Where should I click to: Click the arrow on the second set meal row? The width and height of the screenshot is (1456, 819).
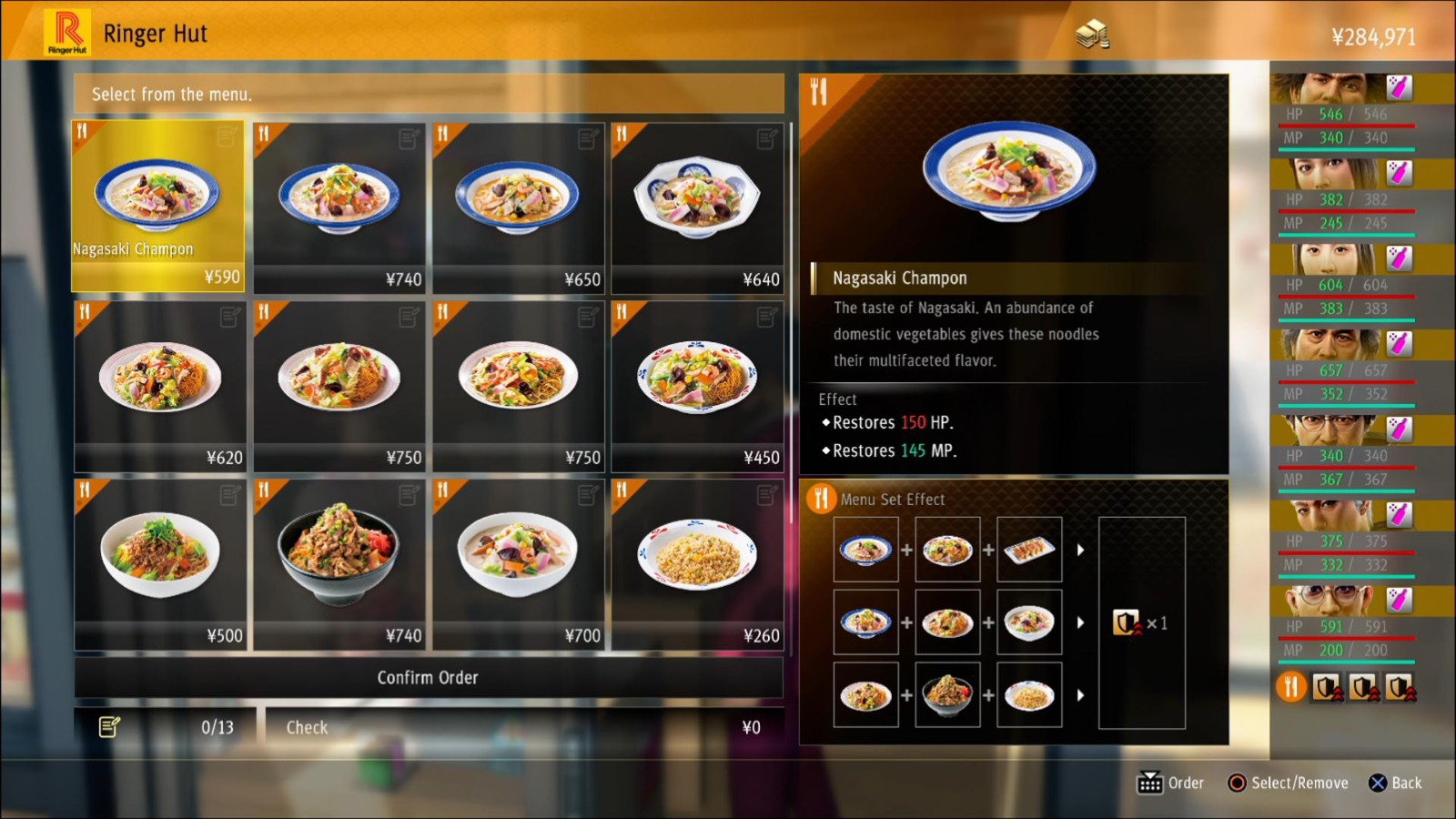tap(1081, 622)
